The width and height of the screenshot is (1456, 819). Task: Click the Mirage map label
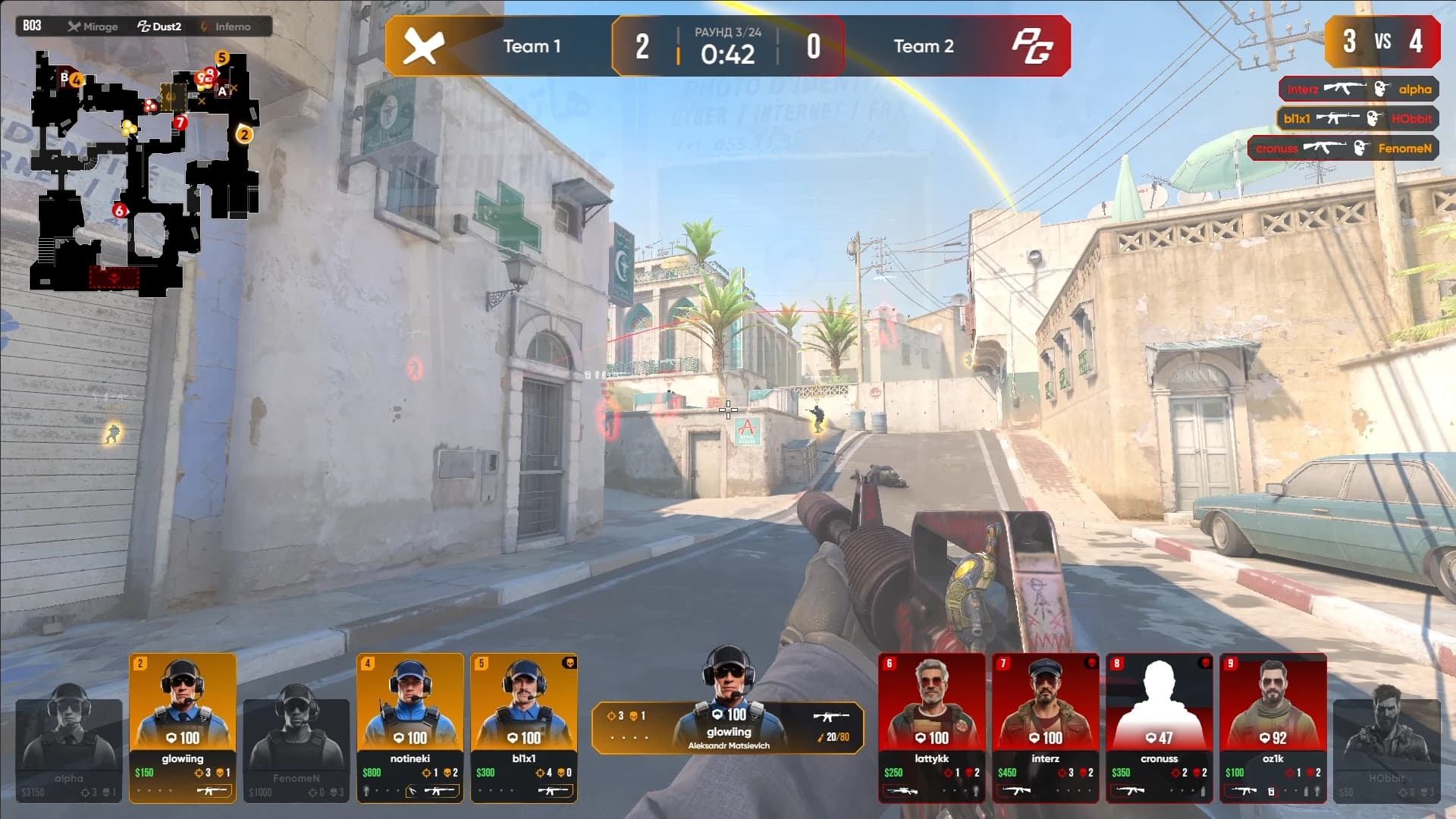93,27
